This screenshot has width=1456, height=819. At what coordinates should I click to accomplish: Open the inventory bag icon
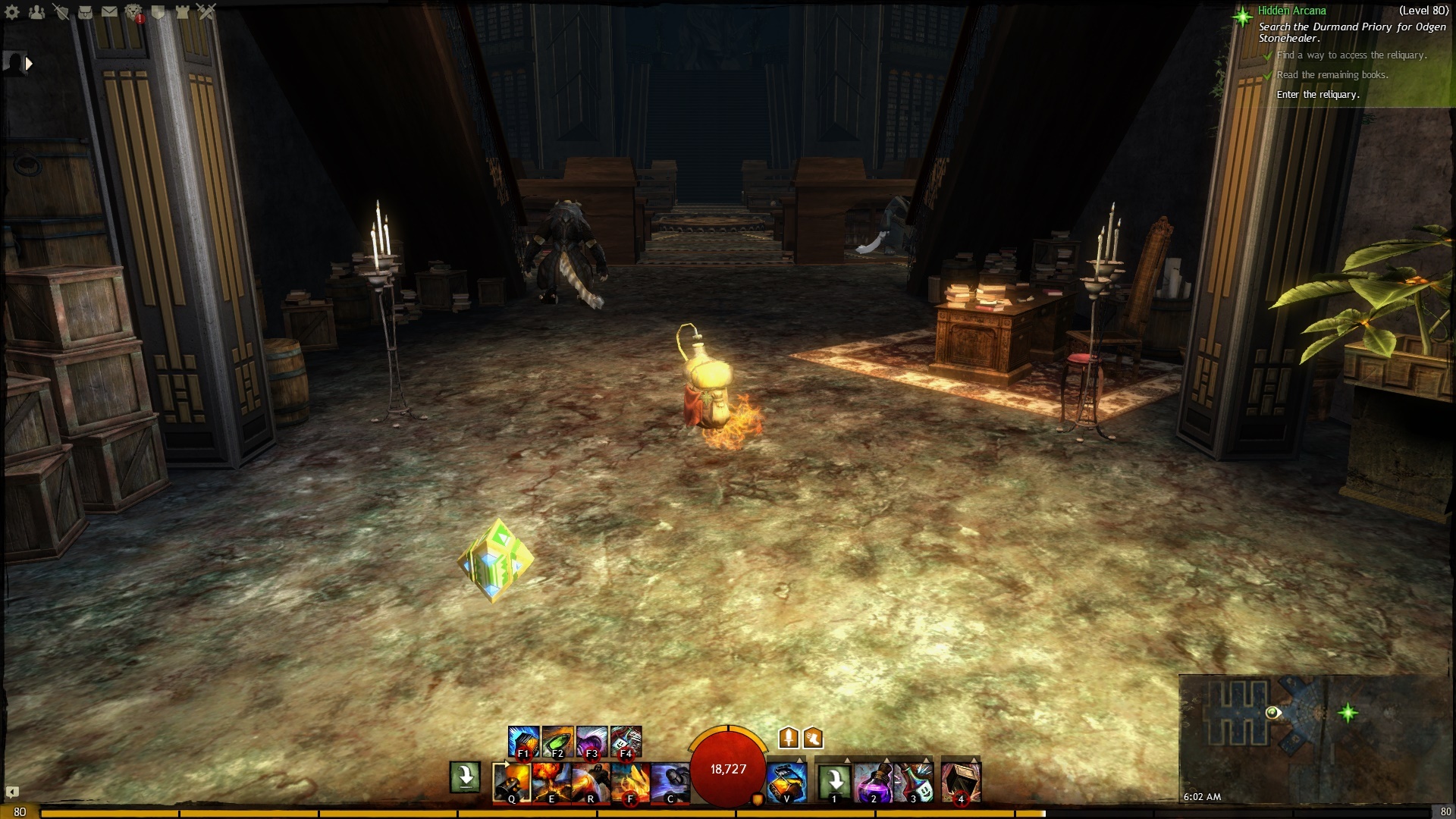(85, 11)
